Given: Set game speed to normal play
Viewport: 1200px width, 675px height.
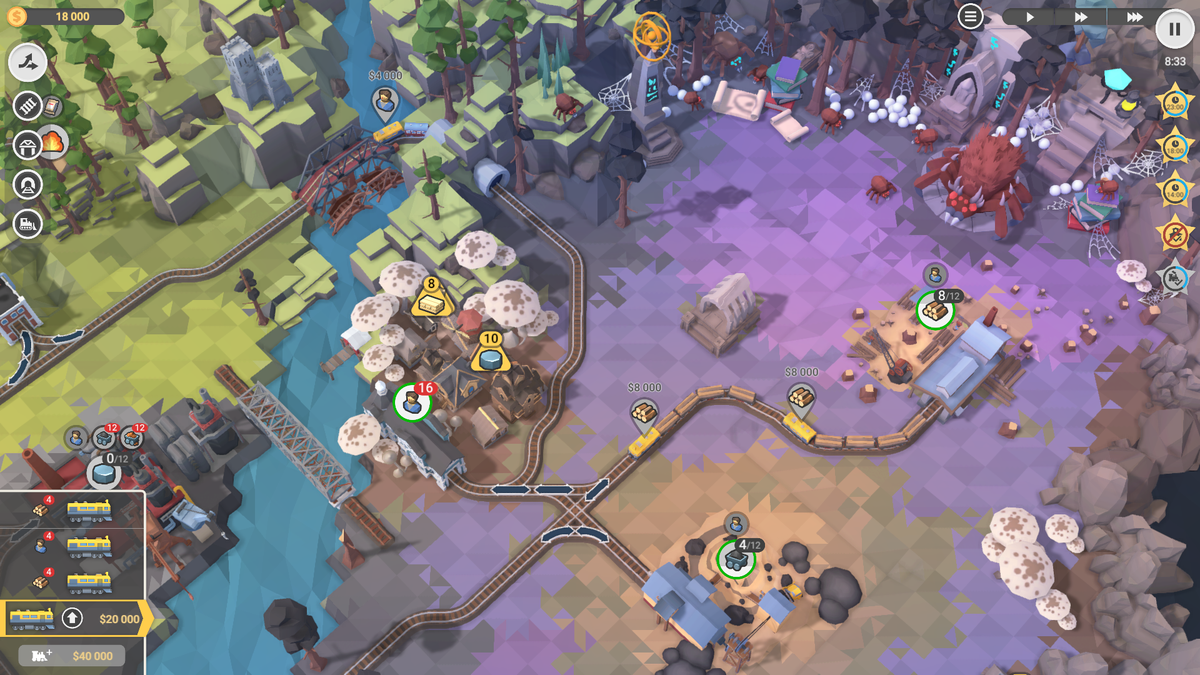Looking at the screenshot, I should 1030,17.
